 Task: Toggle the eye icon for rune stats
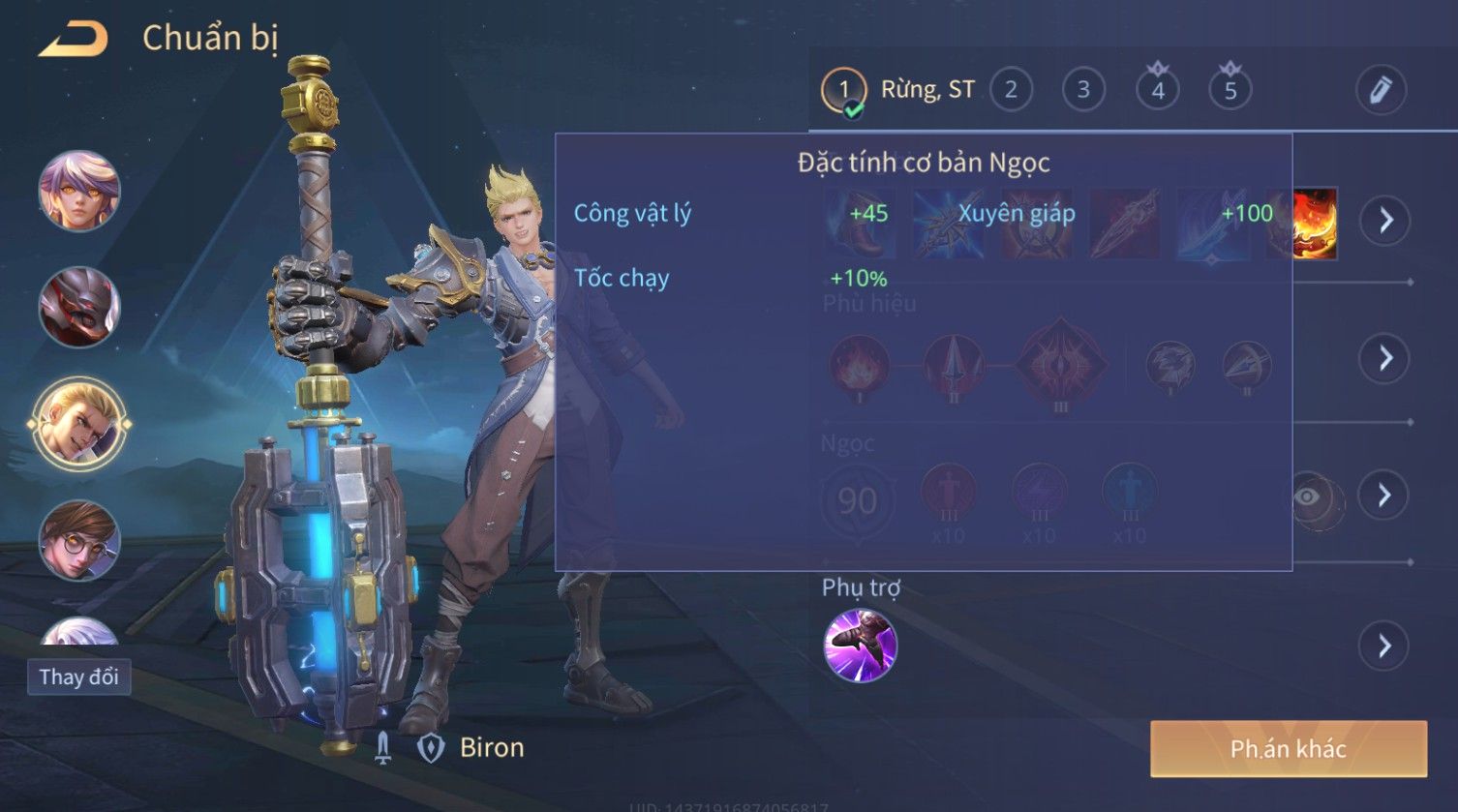1308,497
